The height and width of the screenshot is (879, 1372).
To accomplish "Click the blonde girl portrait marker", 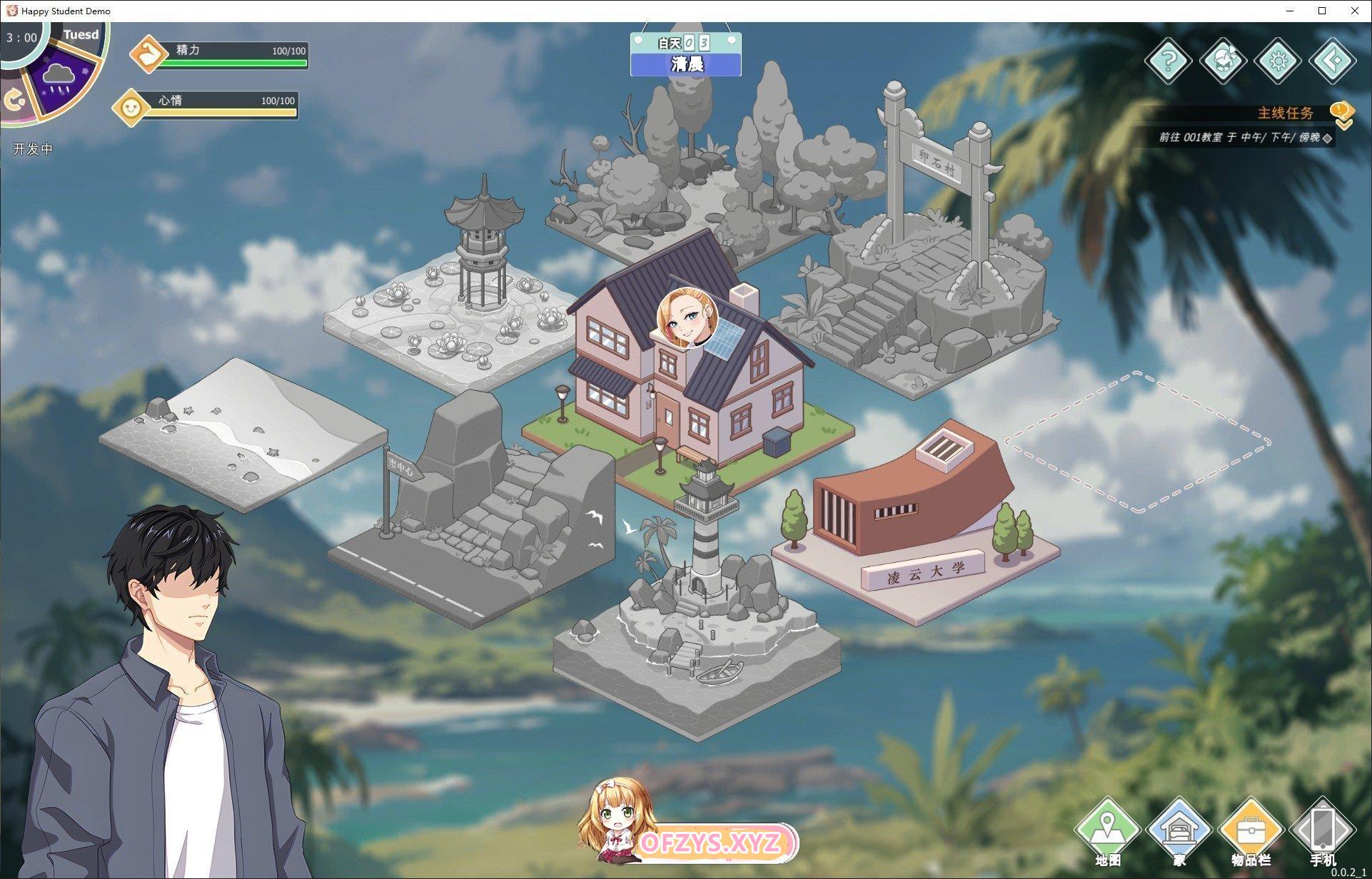I will 687,317.
